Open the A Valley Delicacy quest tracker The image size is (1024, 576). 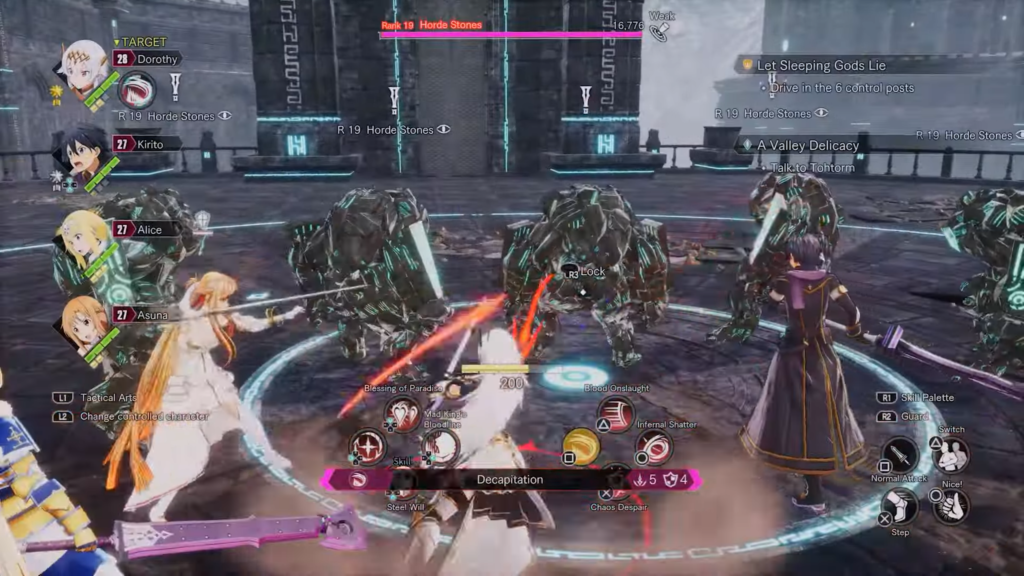point(808,145)
